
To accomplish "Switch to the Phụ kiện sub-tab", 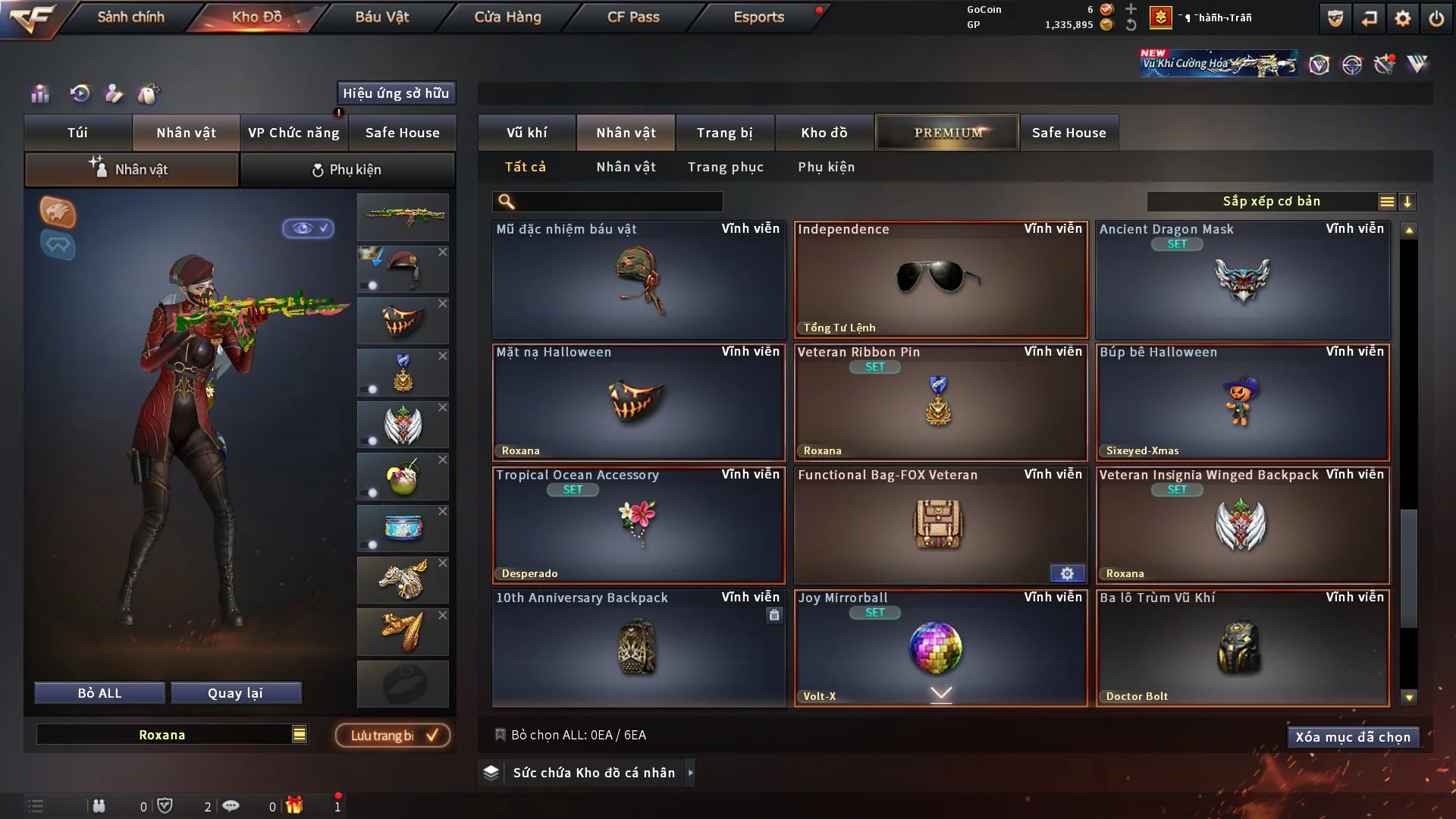I will point(347,170).
